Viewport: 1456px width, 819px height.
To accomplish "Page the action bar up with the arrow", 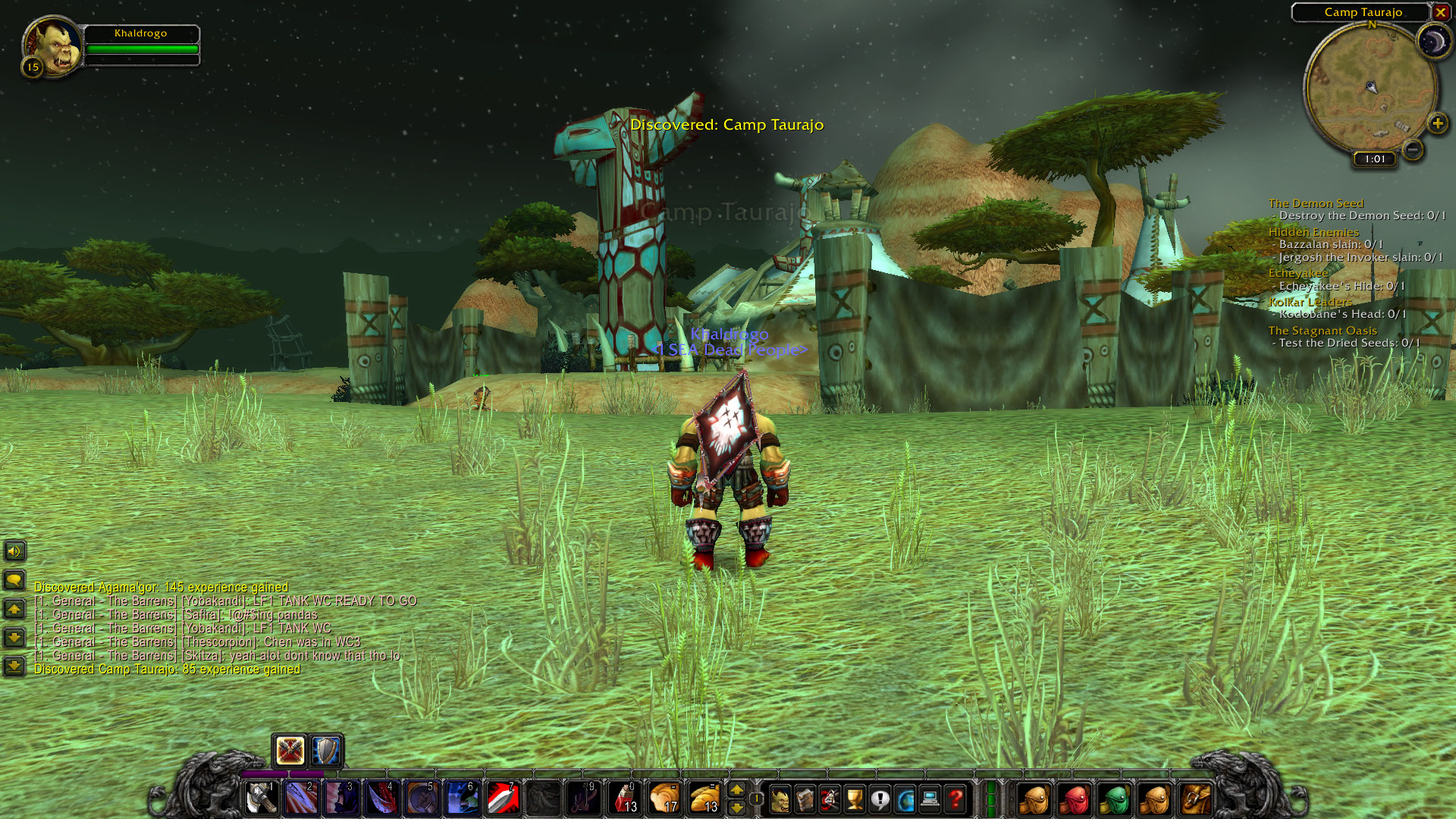I will [x=736, y=789].
